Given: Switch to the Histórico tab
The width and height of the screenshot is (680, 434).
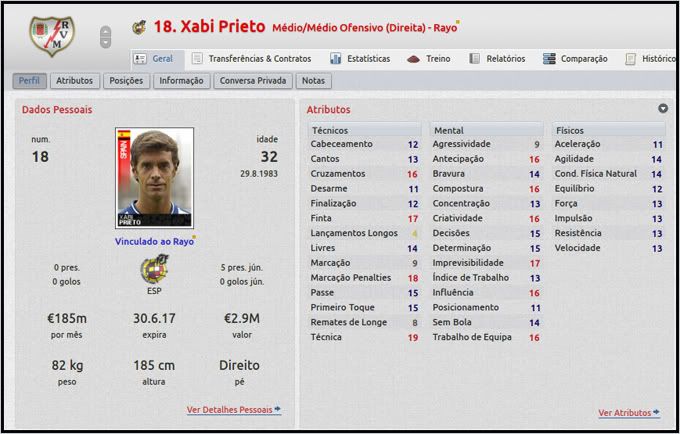Looking at the screenshot, I should [x=651, y=59].
